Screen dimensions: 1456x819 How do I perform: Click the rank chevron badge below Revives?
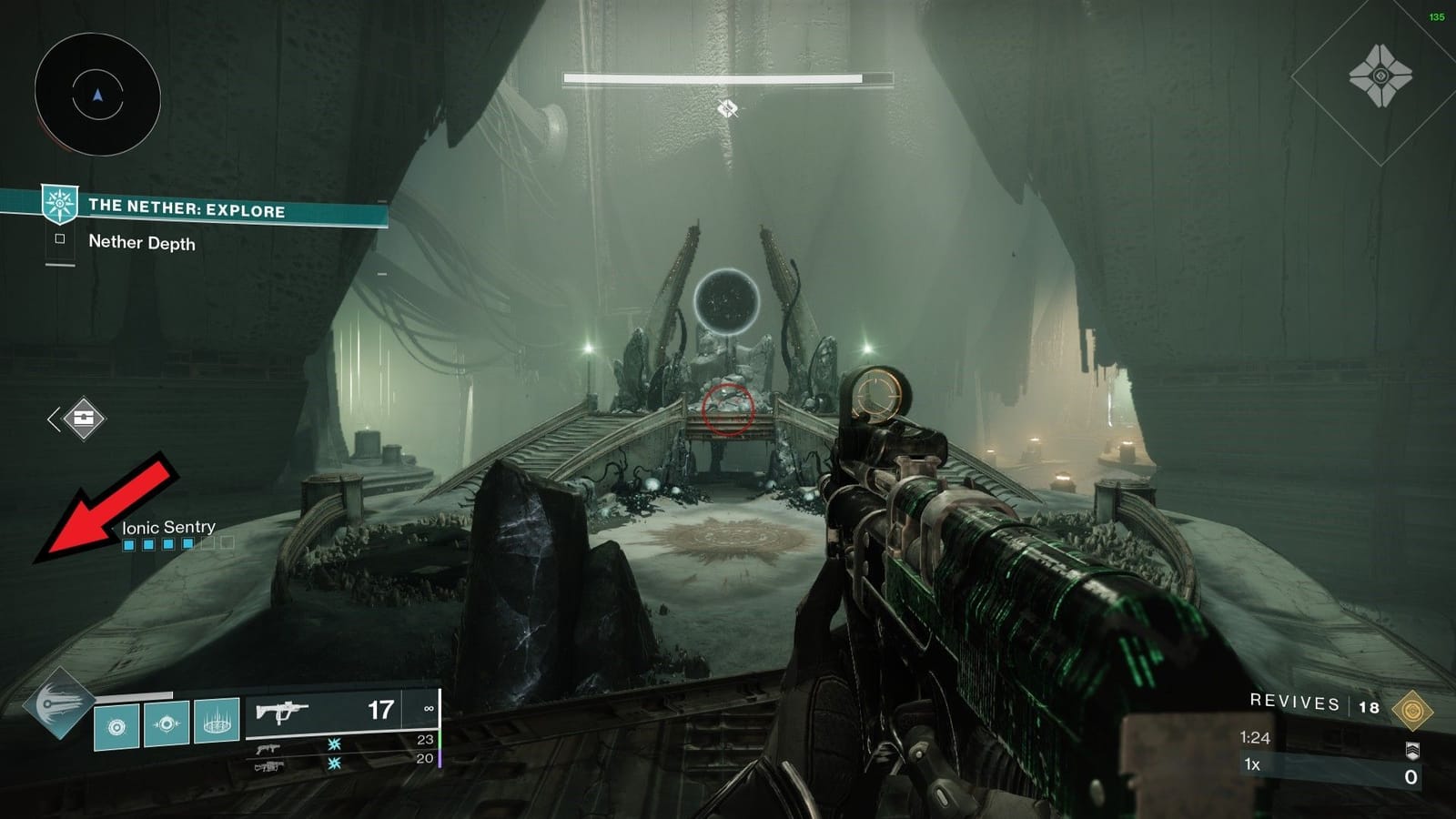(x=1413, y=751)
